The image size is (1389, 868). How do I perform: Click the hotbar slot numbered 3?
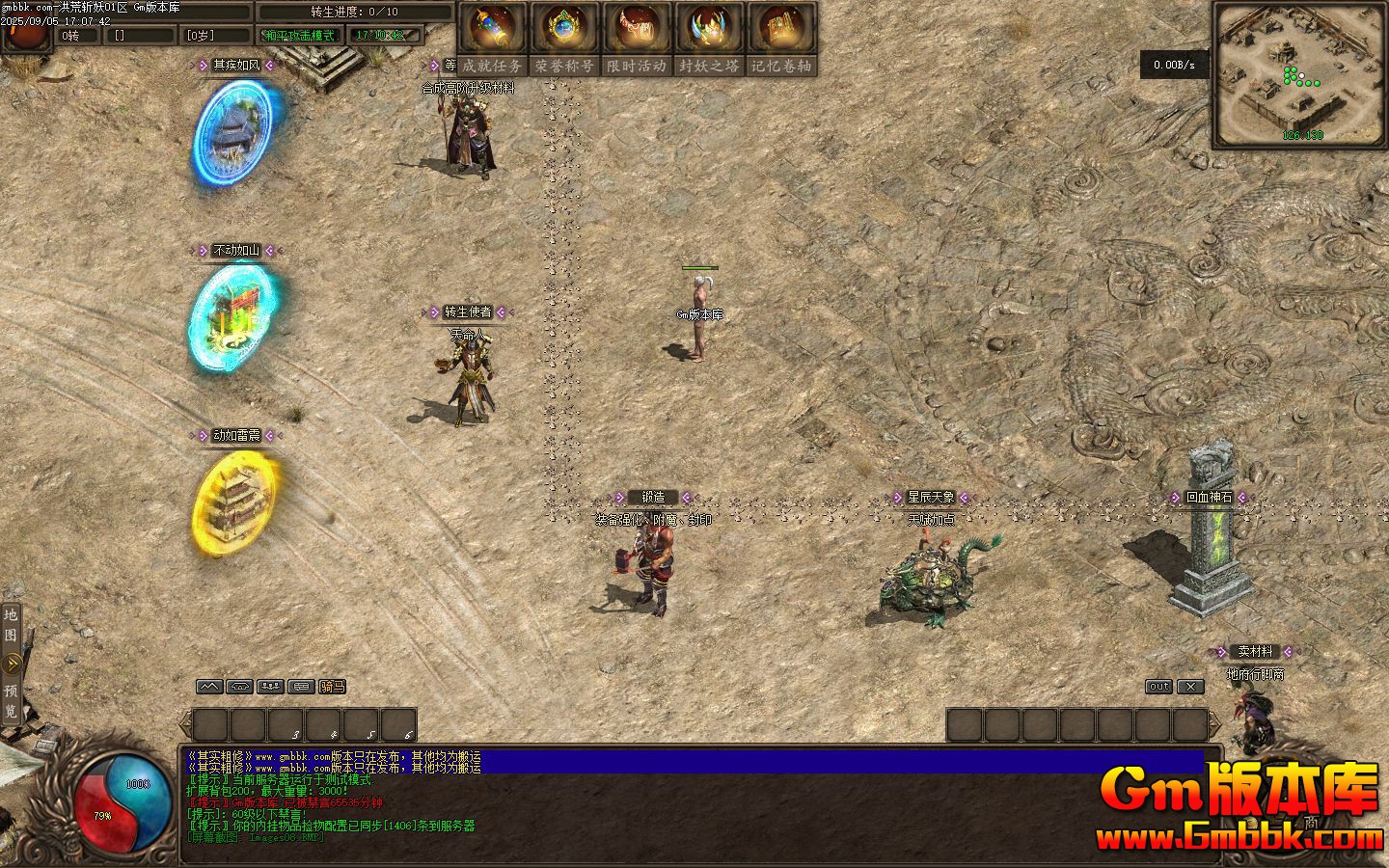[x=286, y=725]
